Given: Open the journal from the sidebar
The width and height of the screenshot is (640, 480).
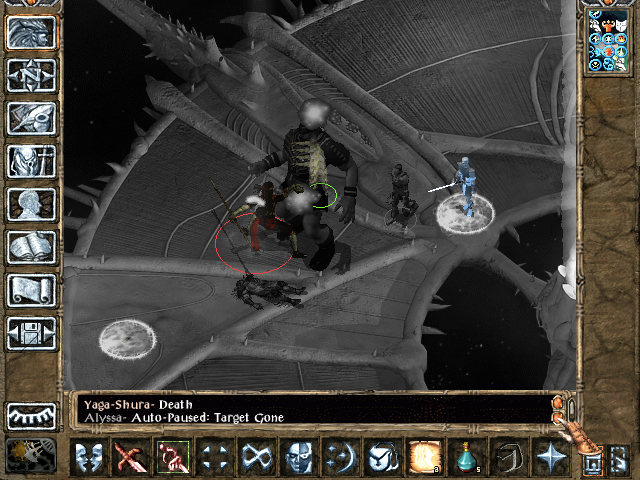Looking at the screenshot, I should coord(31,118).
